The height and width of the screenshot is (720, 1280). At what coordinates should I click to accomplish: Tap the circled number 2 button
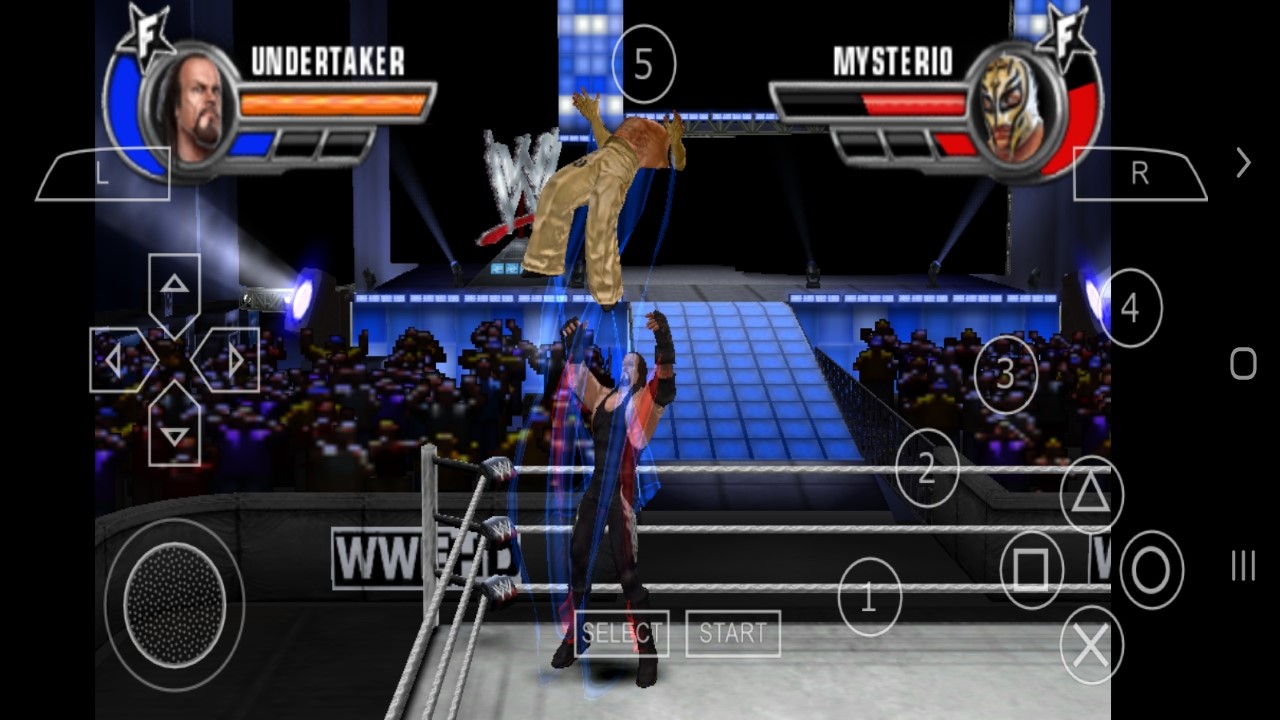(x=927, y=468)
